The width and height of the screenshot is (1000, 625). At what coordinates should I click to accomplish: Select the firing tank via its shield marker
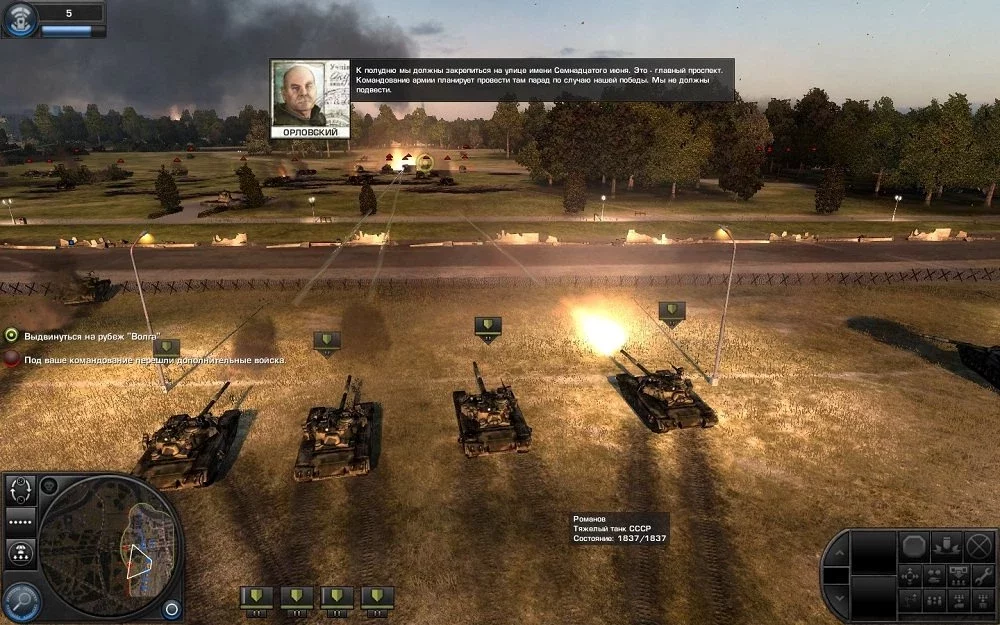point(671,313)
